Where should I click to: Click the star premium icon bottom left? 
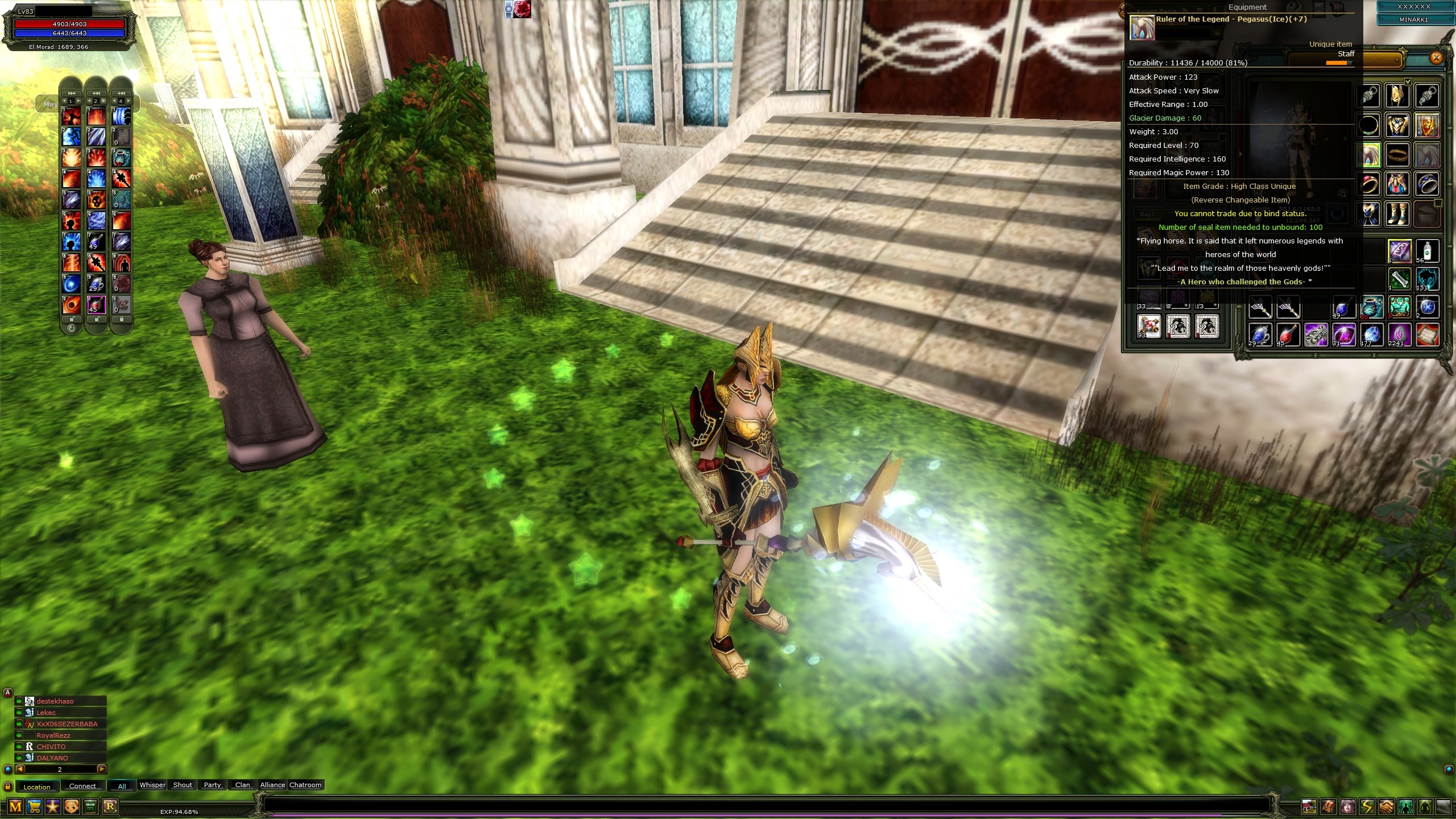pos(53,808)
